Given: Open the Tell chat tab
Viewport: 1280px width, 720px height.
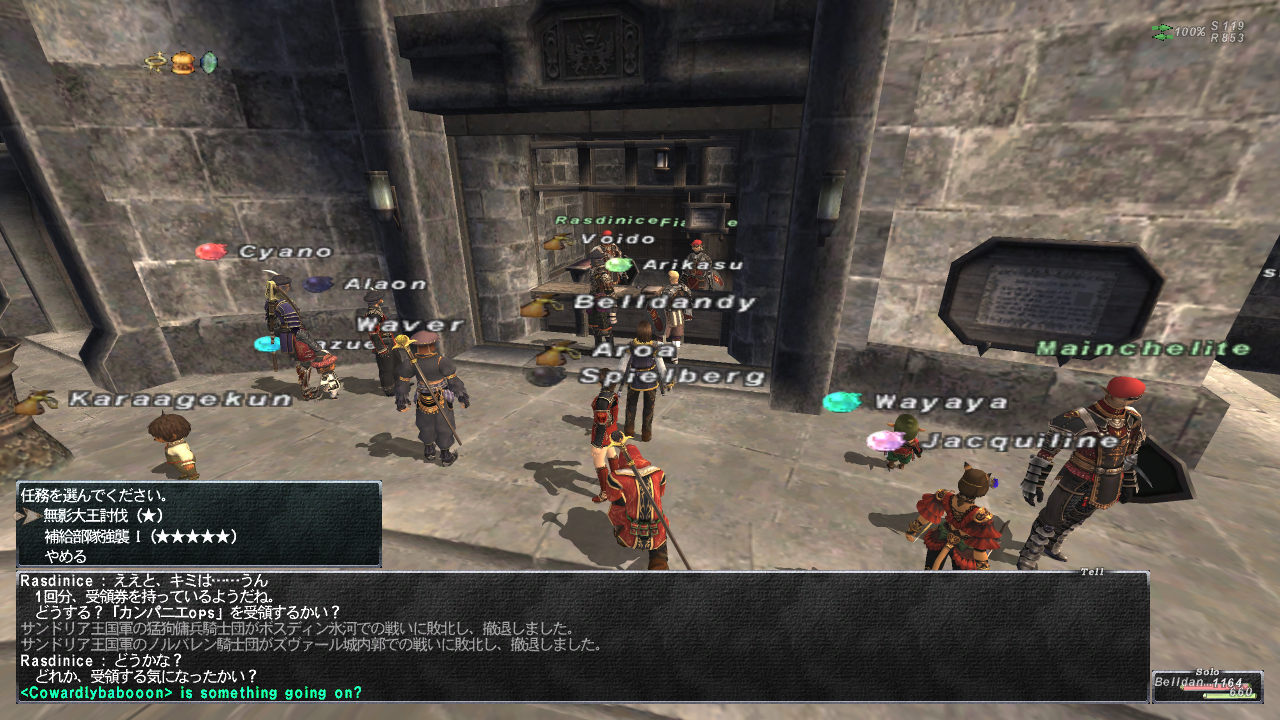Looking at the screenshot, I should click(1092, 572).
